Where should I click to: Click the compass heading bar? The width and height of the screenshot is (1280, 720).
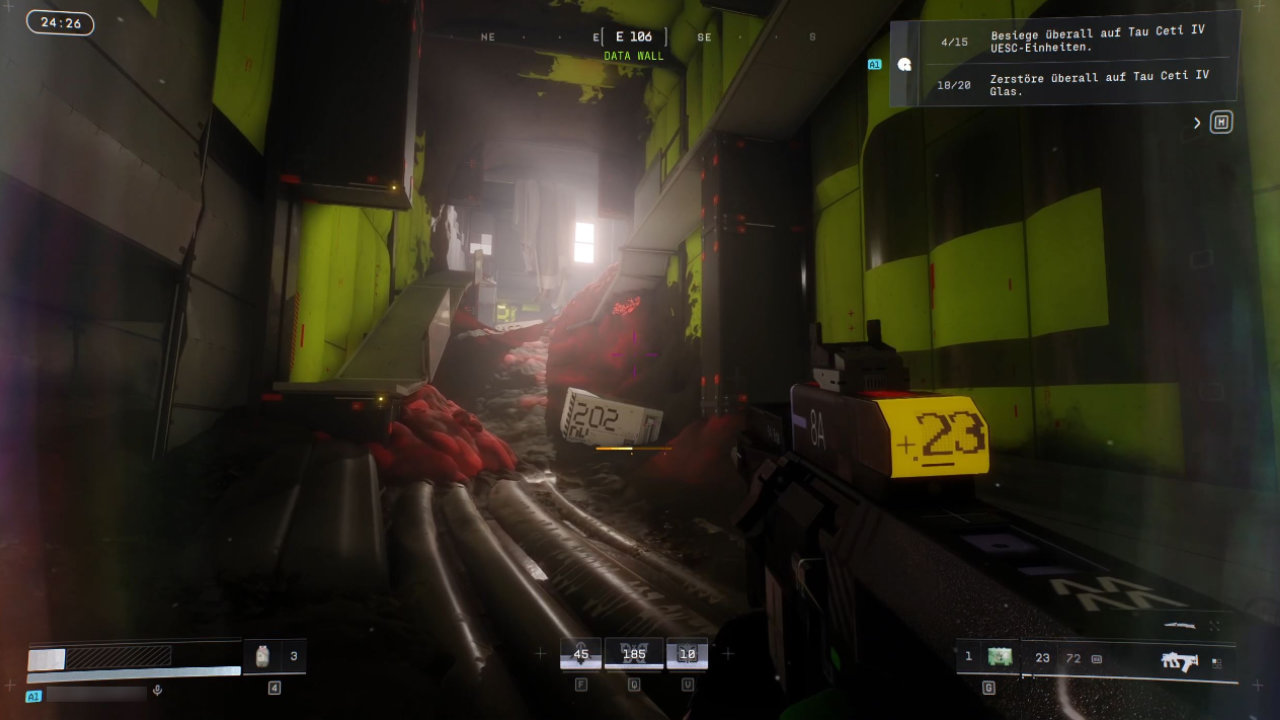pyautogui.click(x=634, y=37)
